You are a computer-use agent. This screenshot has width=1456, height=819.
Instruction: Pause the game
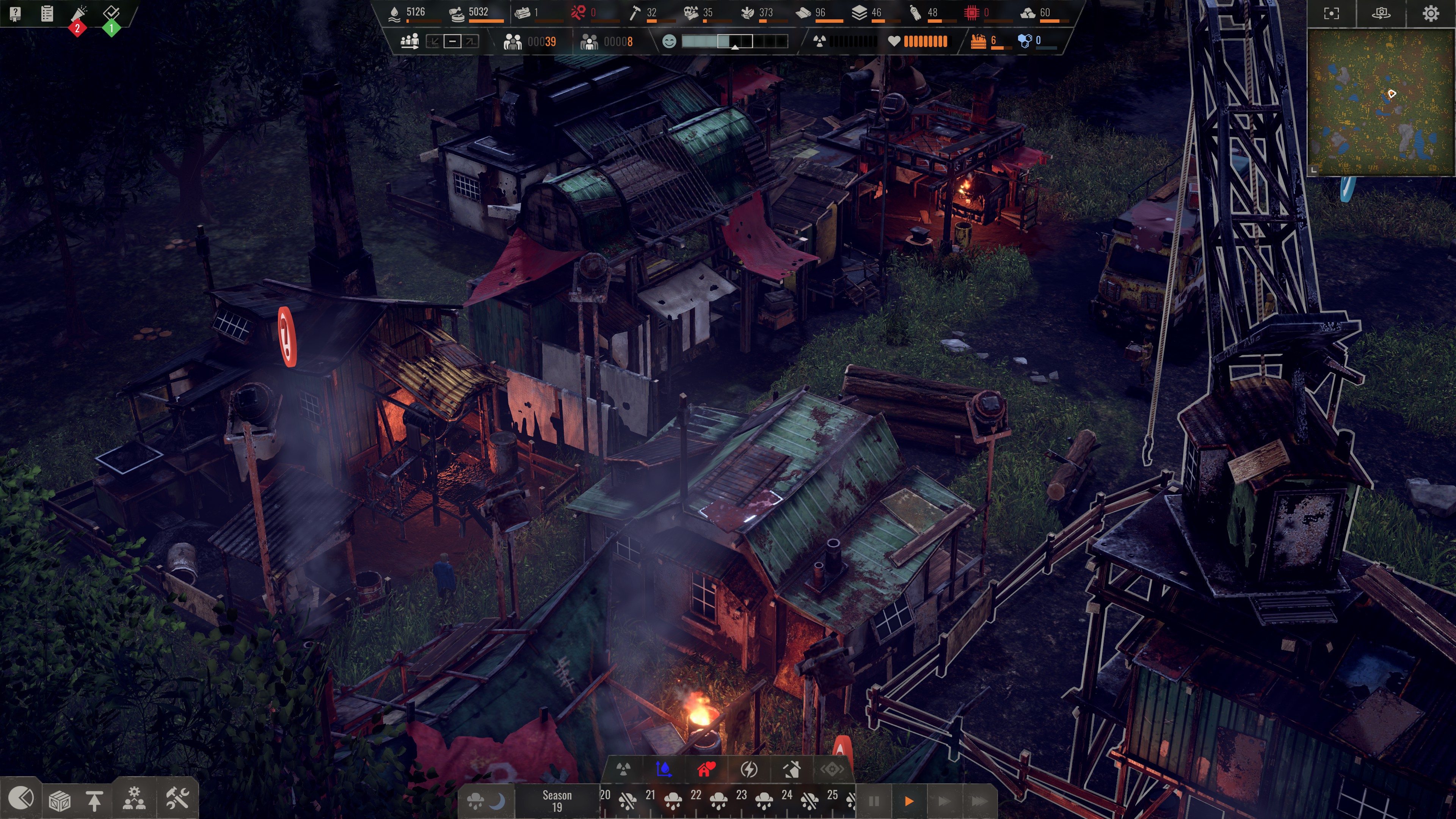click(x=874, y=801)
